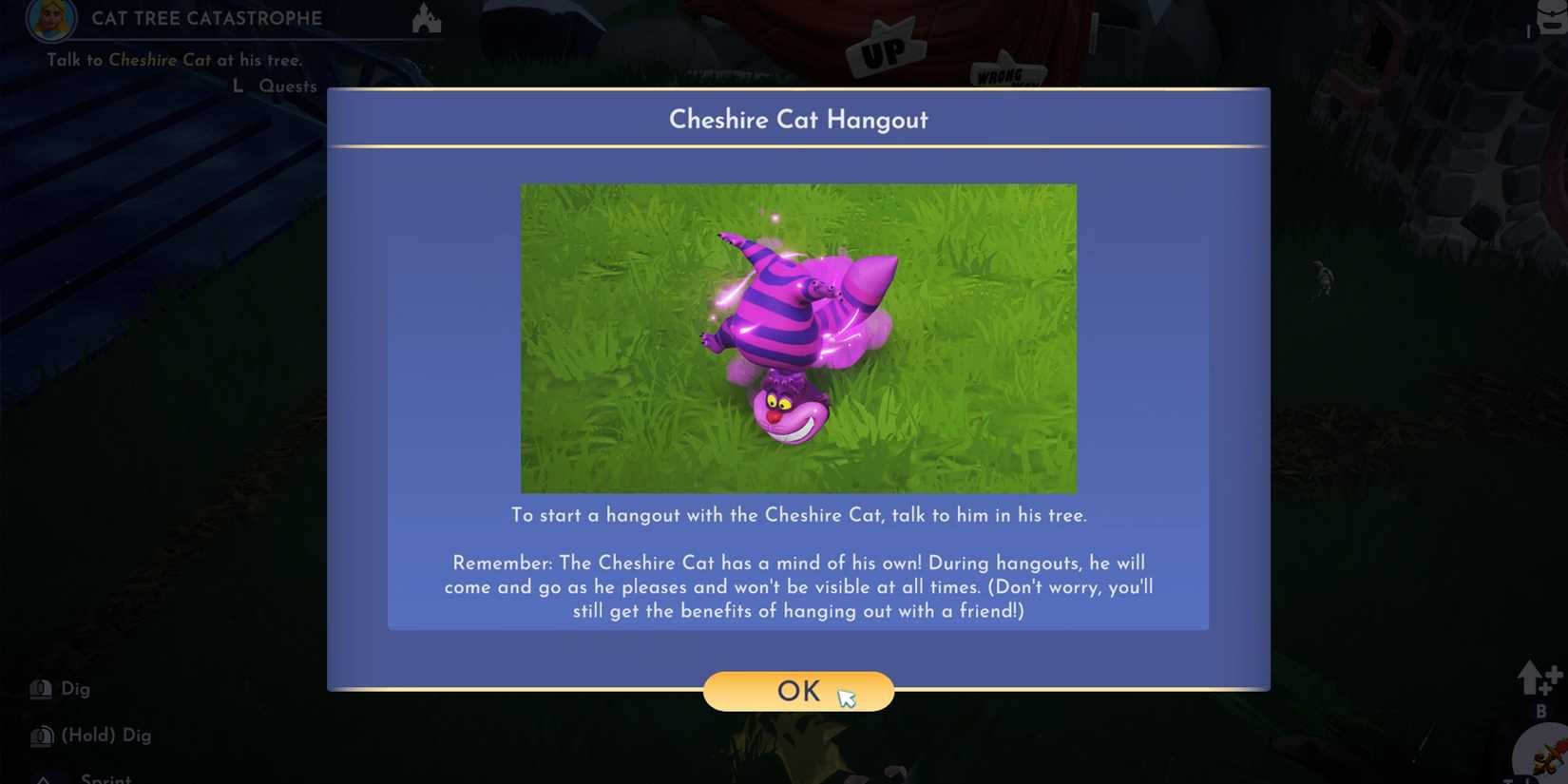Click the Cheshire Cat preview image
The height and width of the screenshot is (784, 1568).
pos(798,337)
